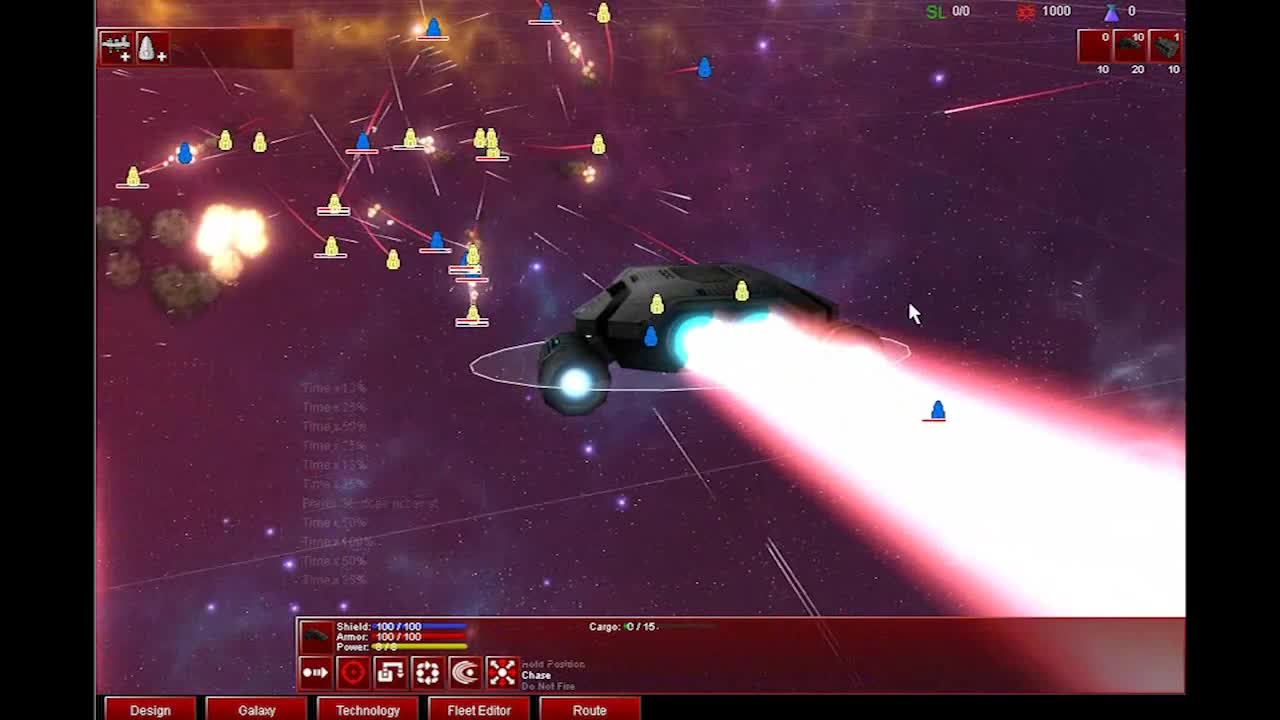Open the formation stacking tool icon

tap(390, 672)
